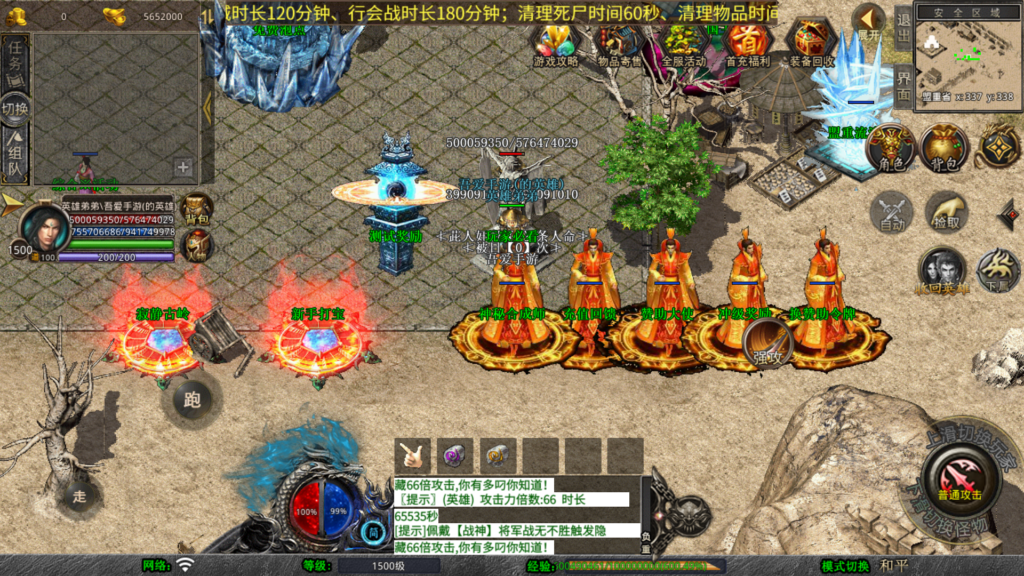Open the 界面 interface button
This screenshot has width=1024, height=576.
tap(902, 86)
